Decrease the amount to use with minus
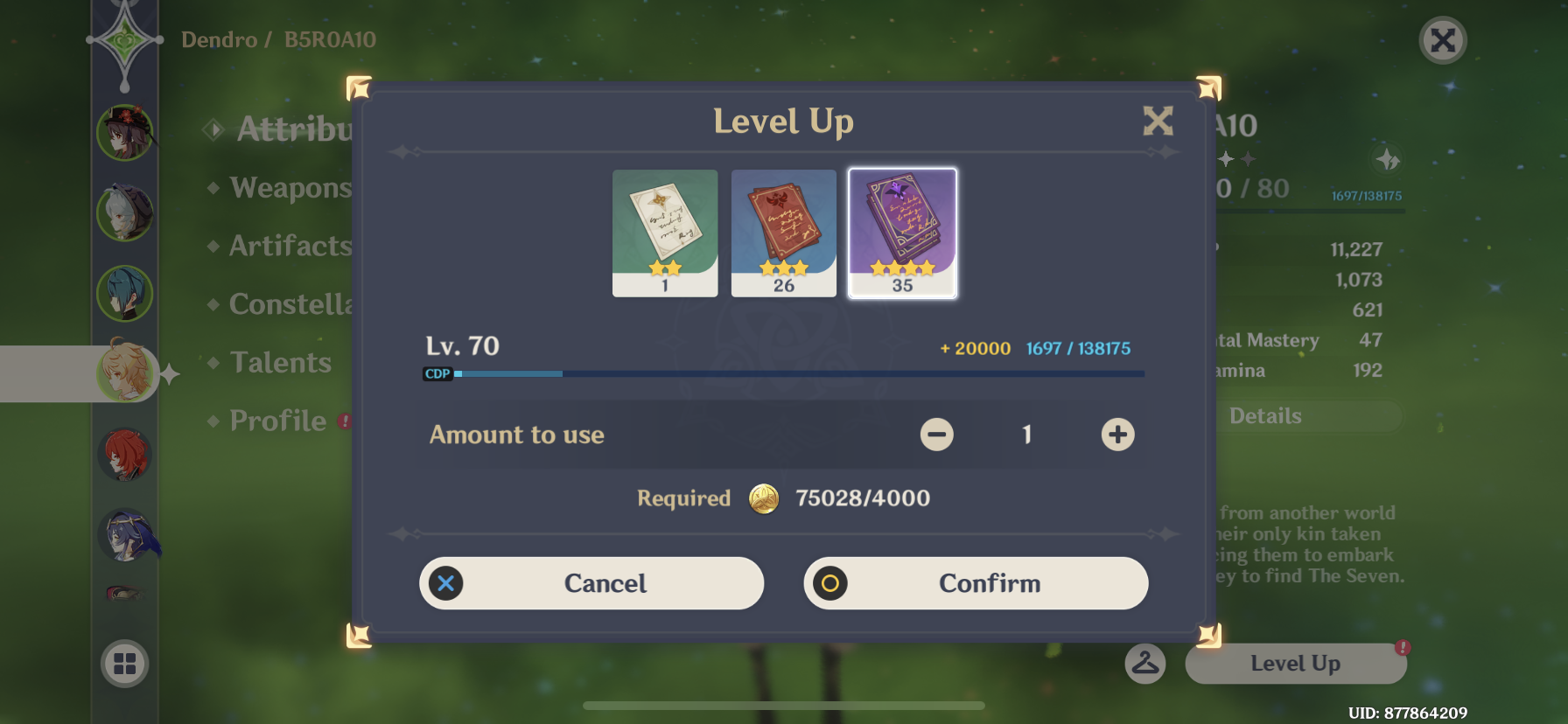This screenshot has width=1568, height=724. 936,435
